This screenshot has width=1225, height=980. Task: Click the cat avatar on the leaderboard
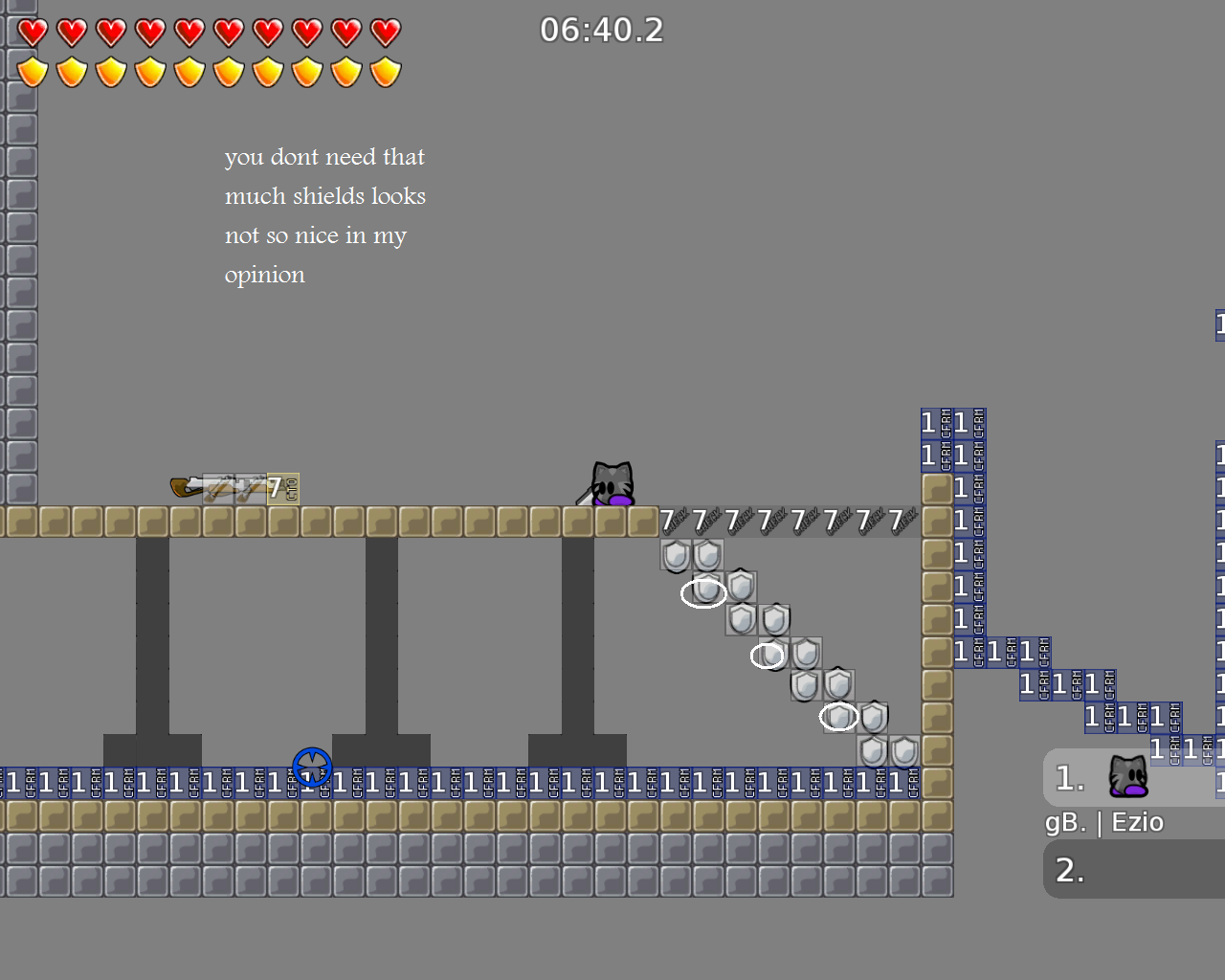(x=1129, y=775)
